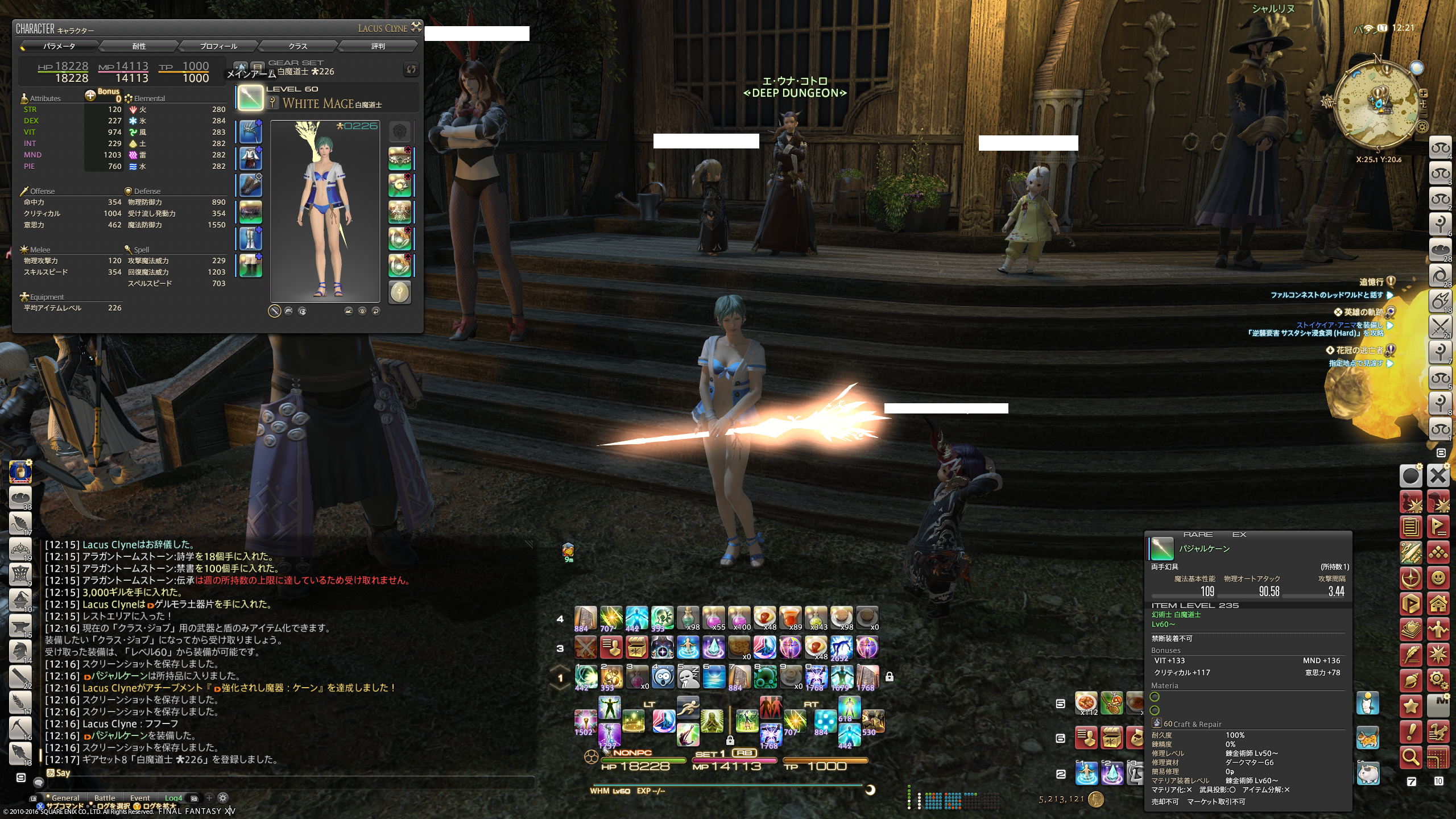Activate the treasure chest icon on hotbar 3
The height and width of the screenshot is (819, 1456).
636,647
